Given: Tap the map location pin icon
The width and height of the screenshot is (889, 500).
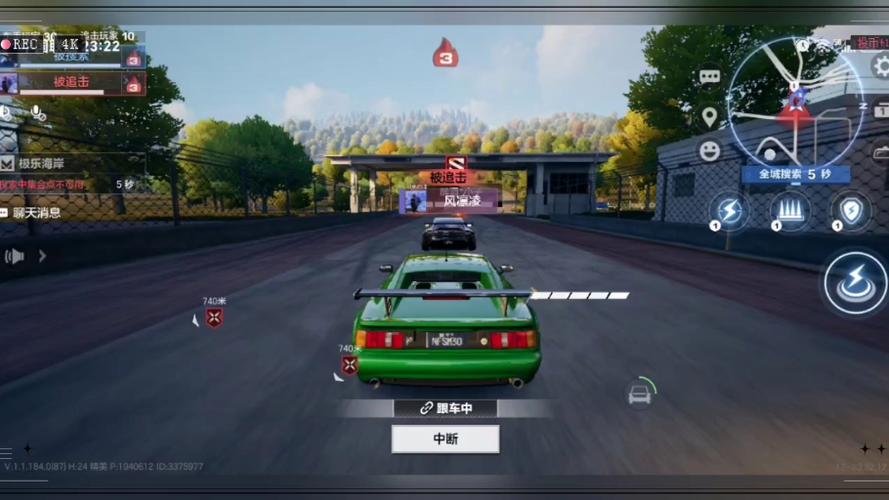Looking at the screenshot, I should 709,116.
